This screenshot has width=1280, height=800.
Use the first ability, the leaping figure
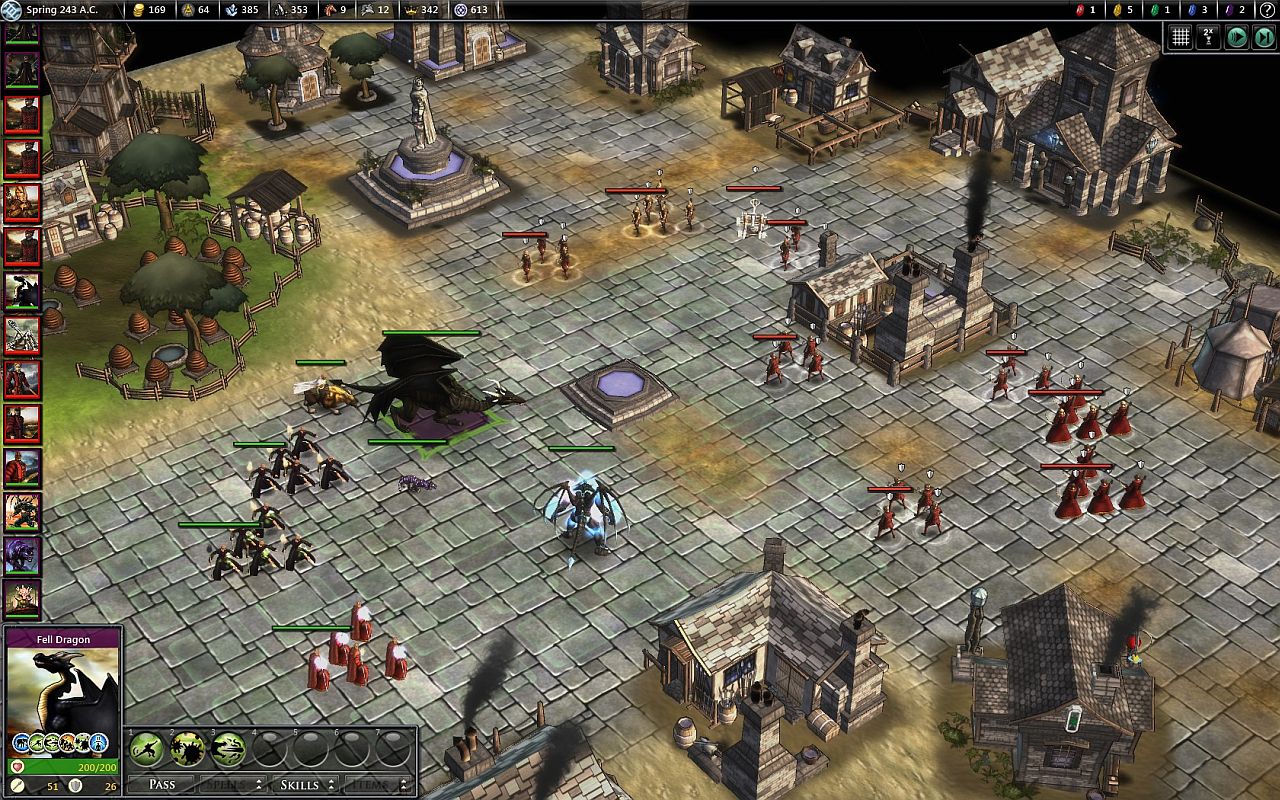pyautogui.click(x=146, y=748)
